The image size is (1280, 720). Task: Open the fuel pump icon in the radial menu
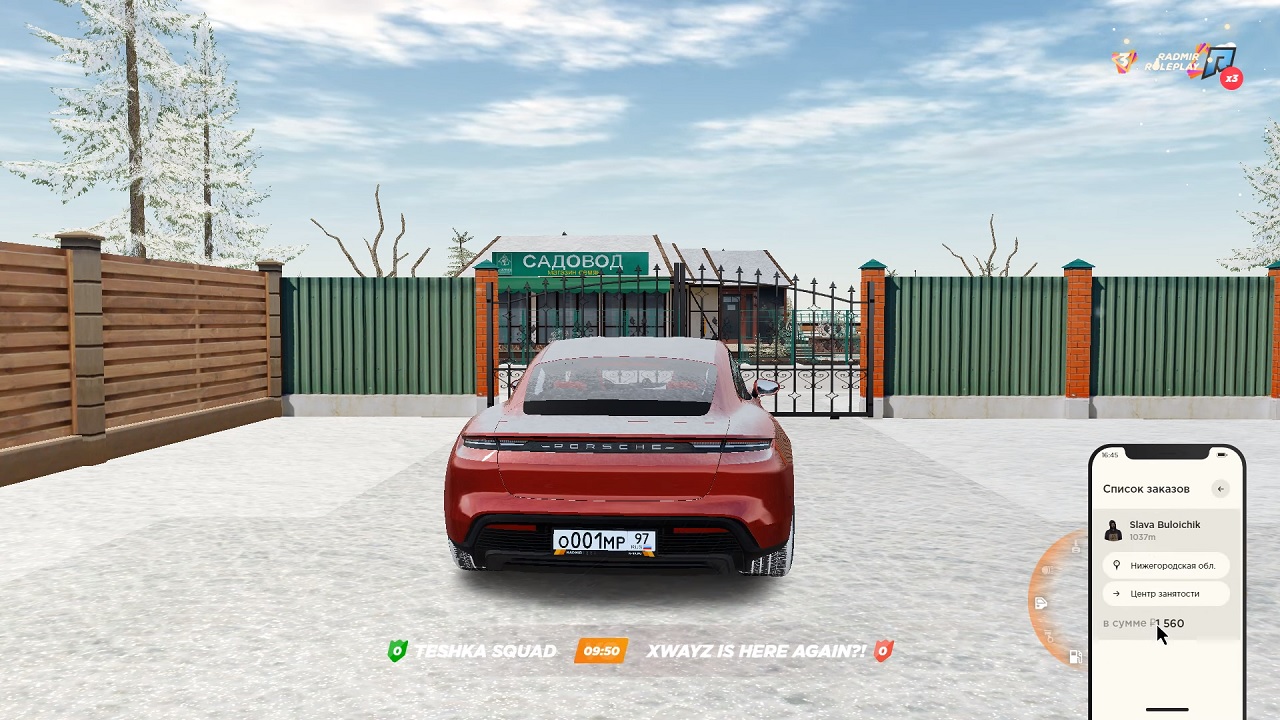1076,657
